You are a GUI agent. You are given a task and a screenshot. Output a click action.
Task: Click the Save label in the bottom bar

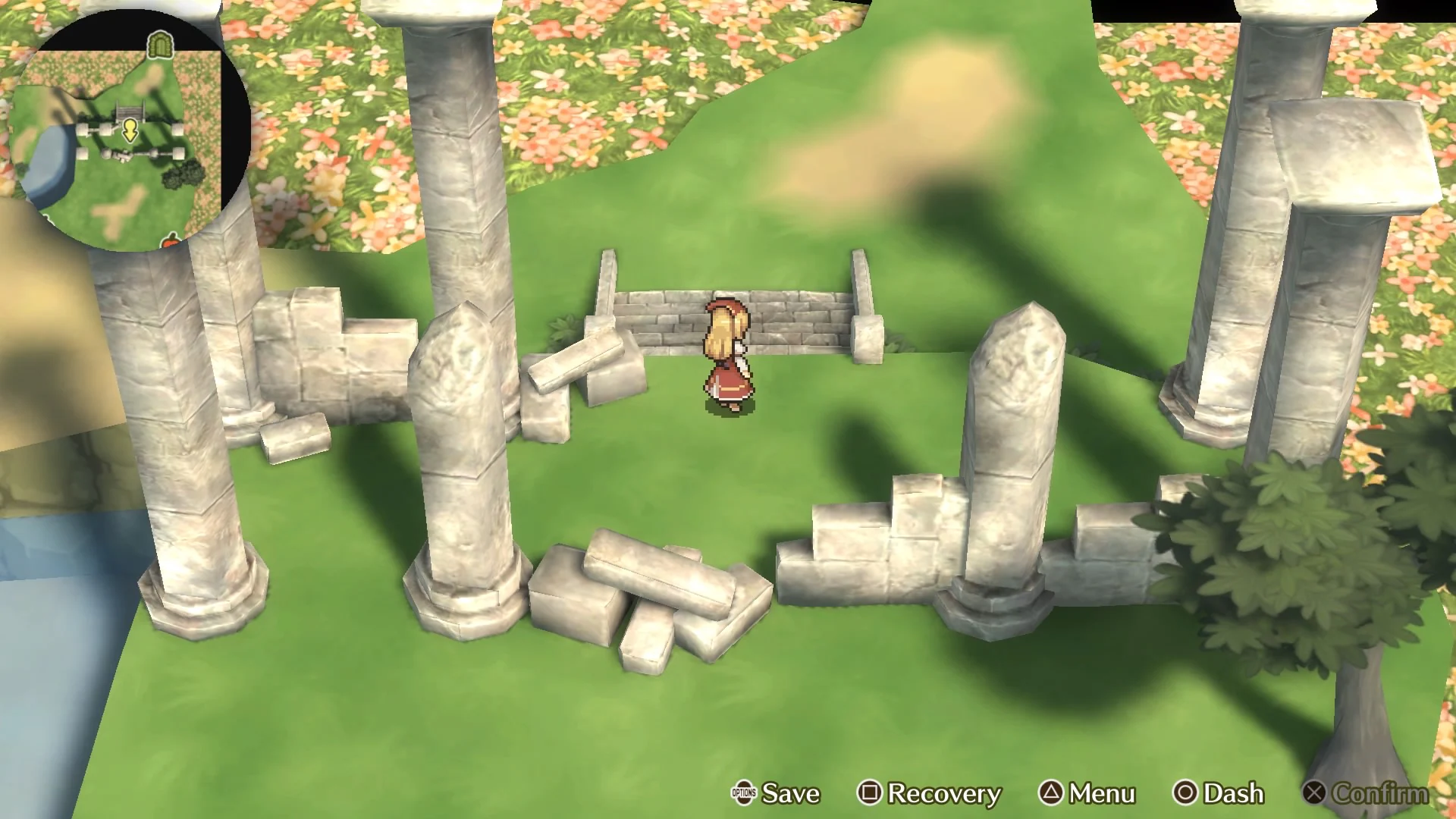[790, 794]
